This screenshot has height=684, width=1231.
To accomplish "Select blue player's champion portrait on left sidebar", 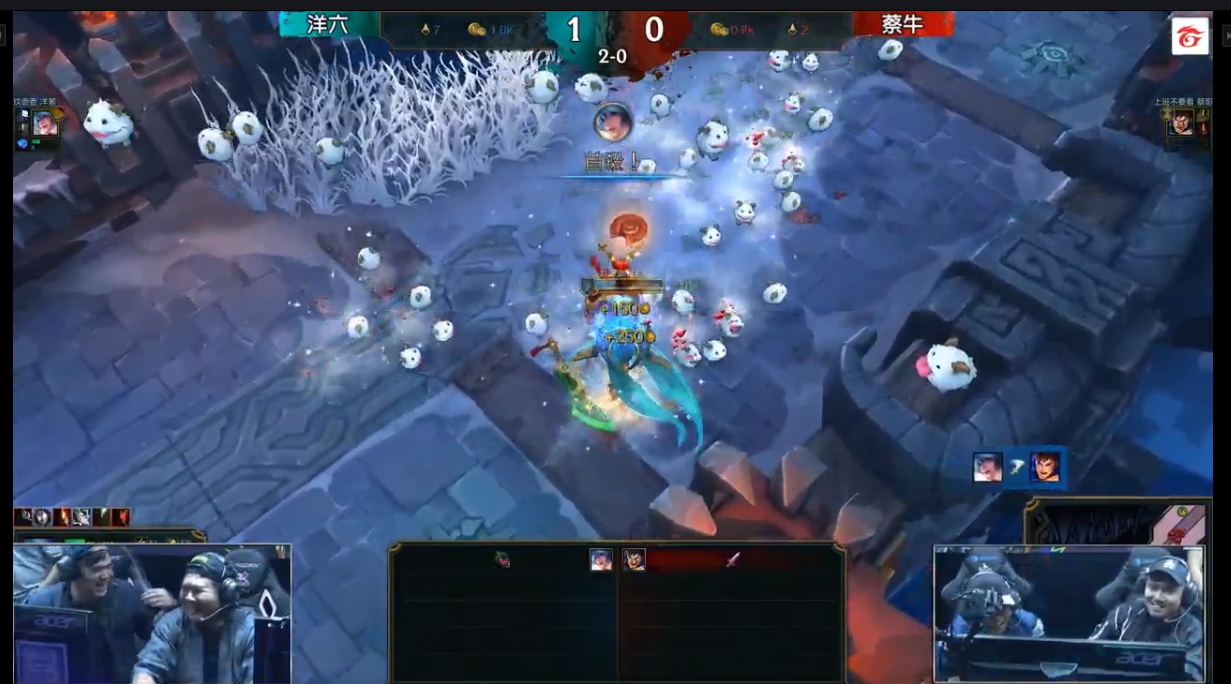I will (43, 123).
